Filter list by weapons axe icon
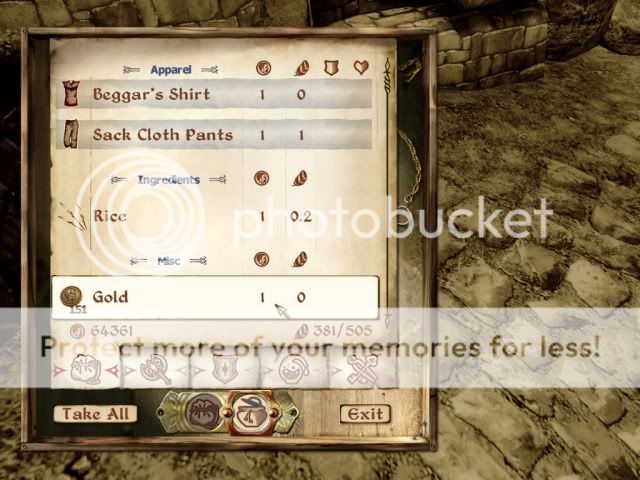This screenshot has height=480, width=640. click(157, 370)
